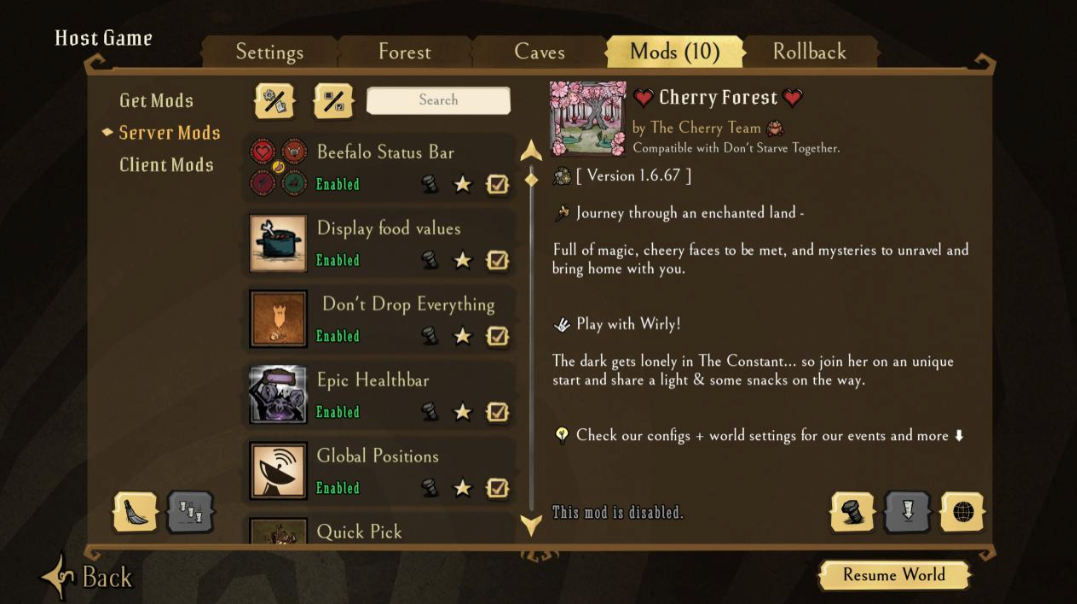This screenshot has height=604, width=1077.
Task: Click the broom clean-all-mods button
Action: click(134, 512)
